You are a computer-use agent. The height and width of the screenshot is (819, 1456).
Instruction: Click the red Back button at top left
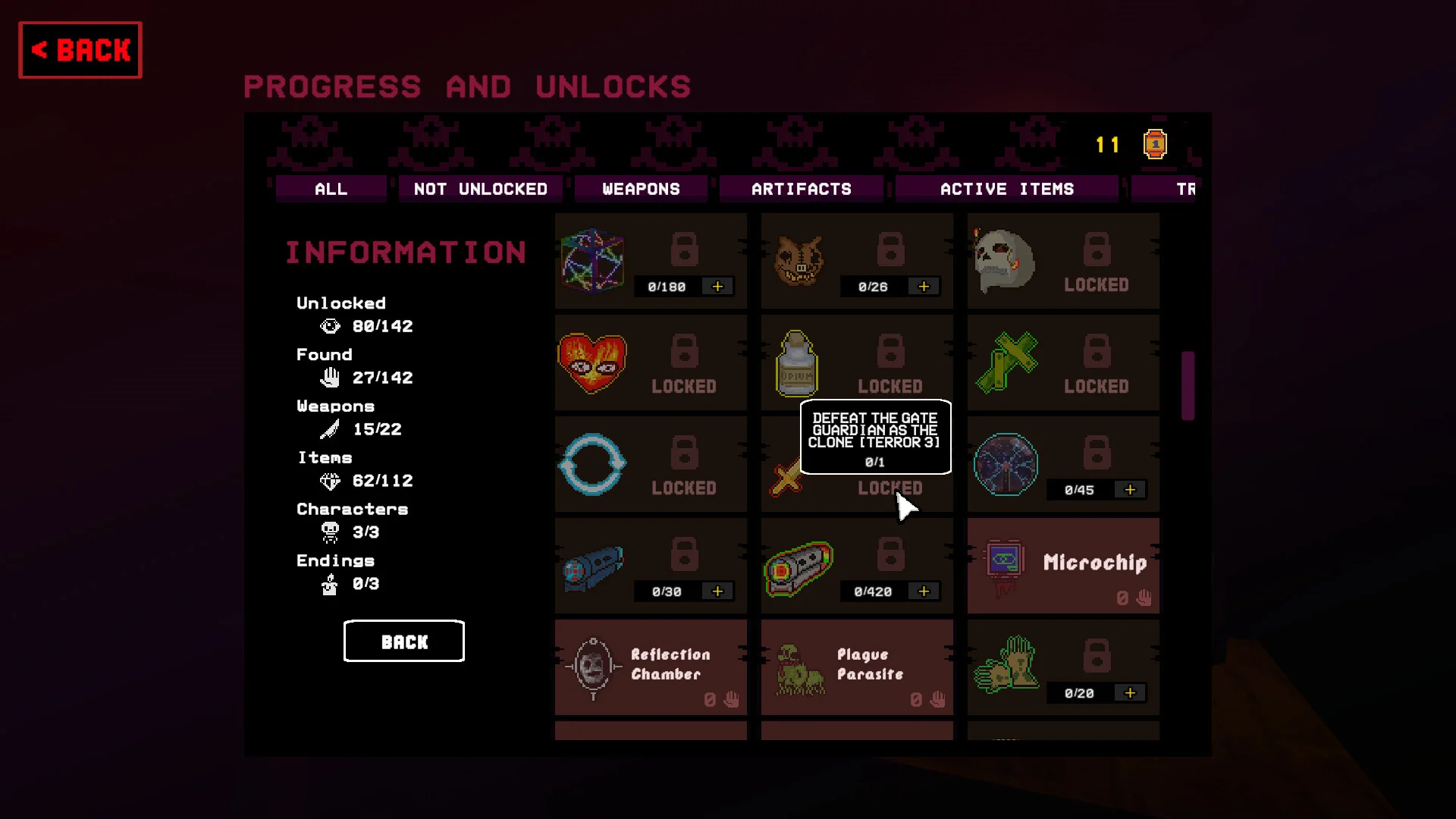80,50
